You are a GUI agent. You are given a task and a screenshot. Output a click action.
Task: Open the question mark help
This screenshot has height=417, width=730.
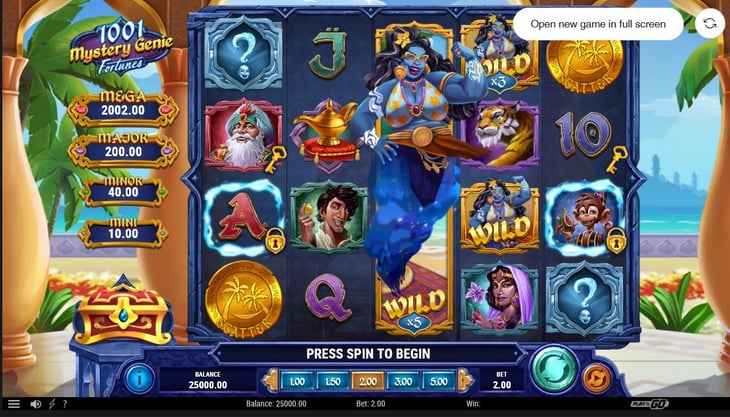click(65, 405)
